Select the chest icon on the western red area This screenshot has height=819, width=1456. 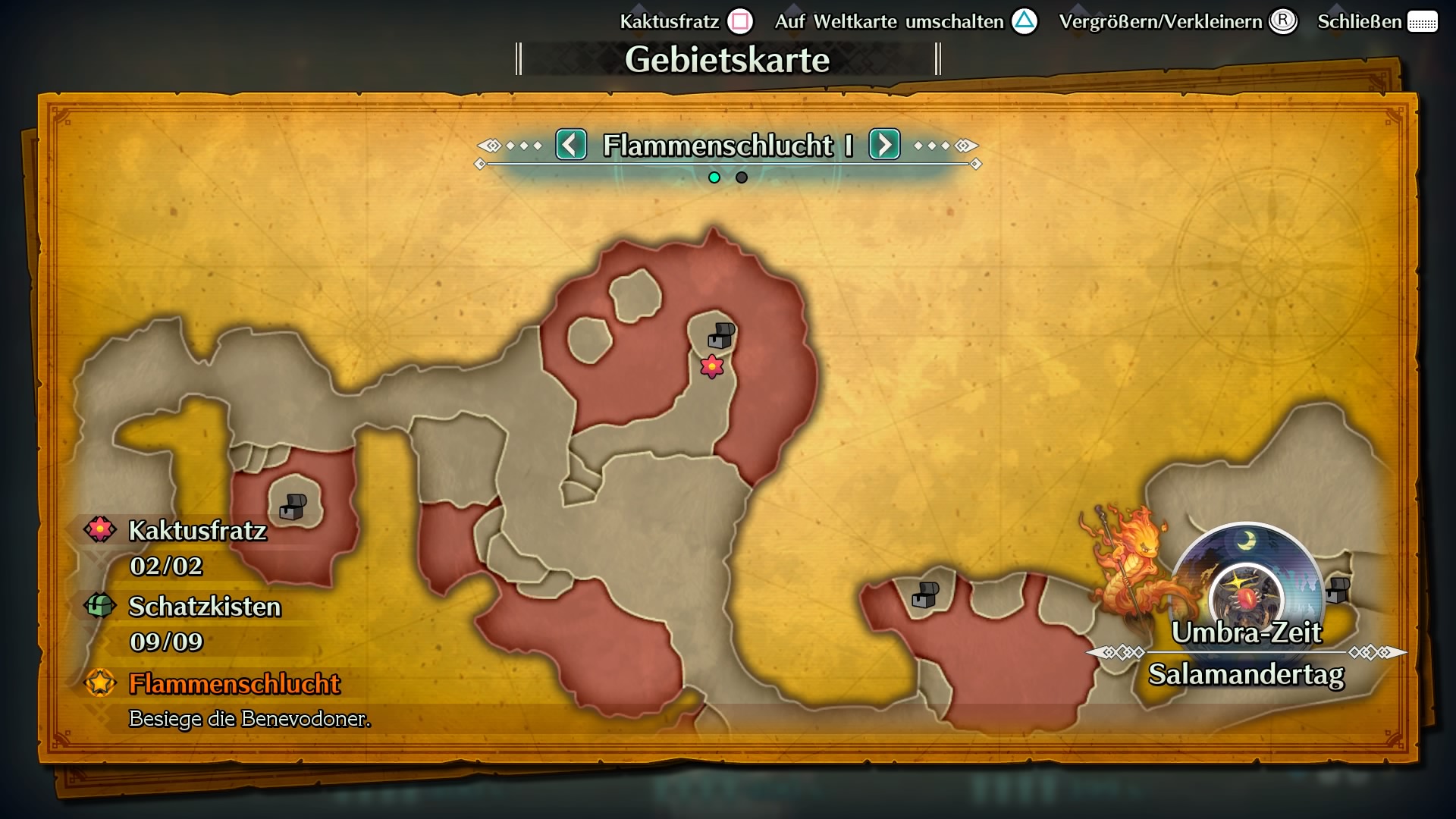coord(292,507)
